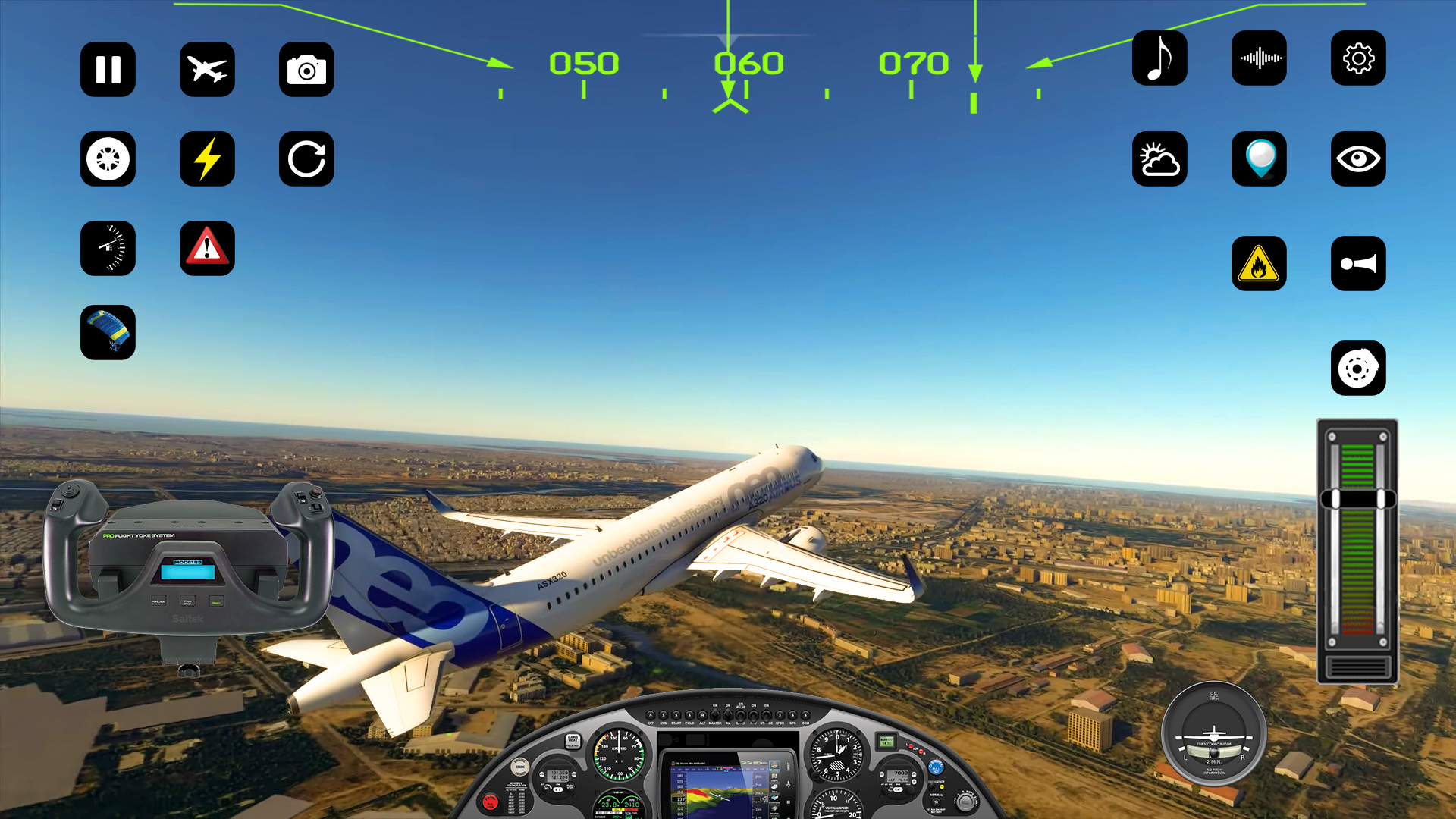
Task: Select the airspeed gauge icon
Action: tap(108, 248)
